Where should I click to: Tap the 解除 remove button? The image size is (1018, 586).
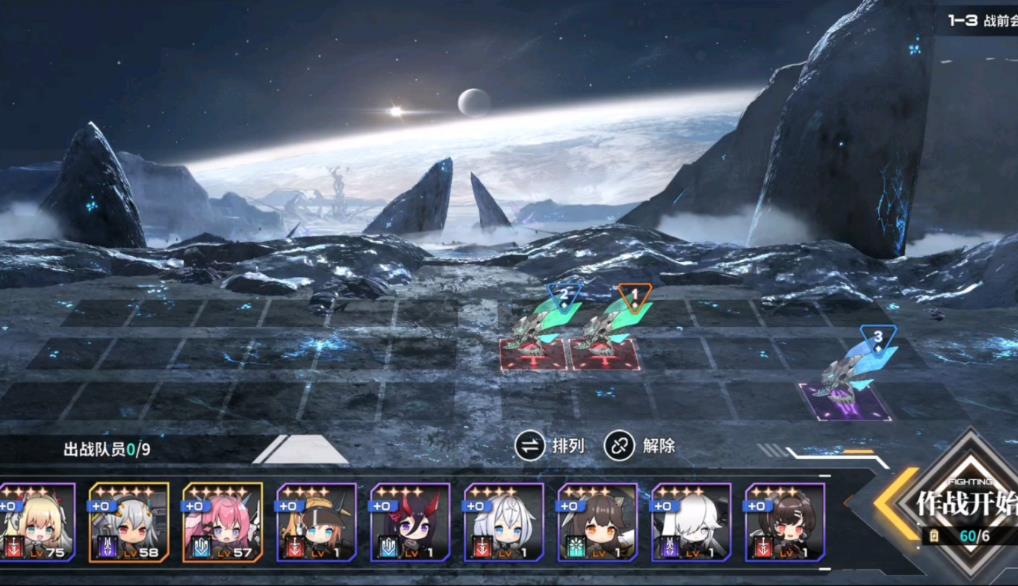(640, 445)
